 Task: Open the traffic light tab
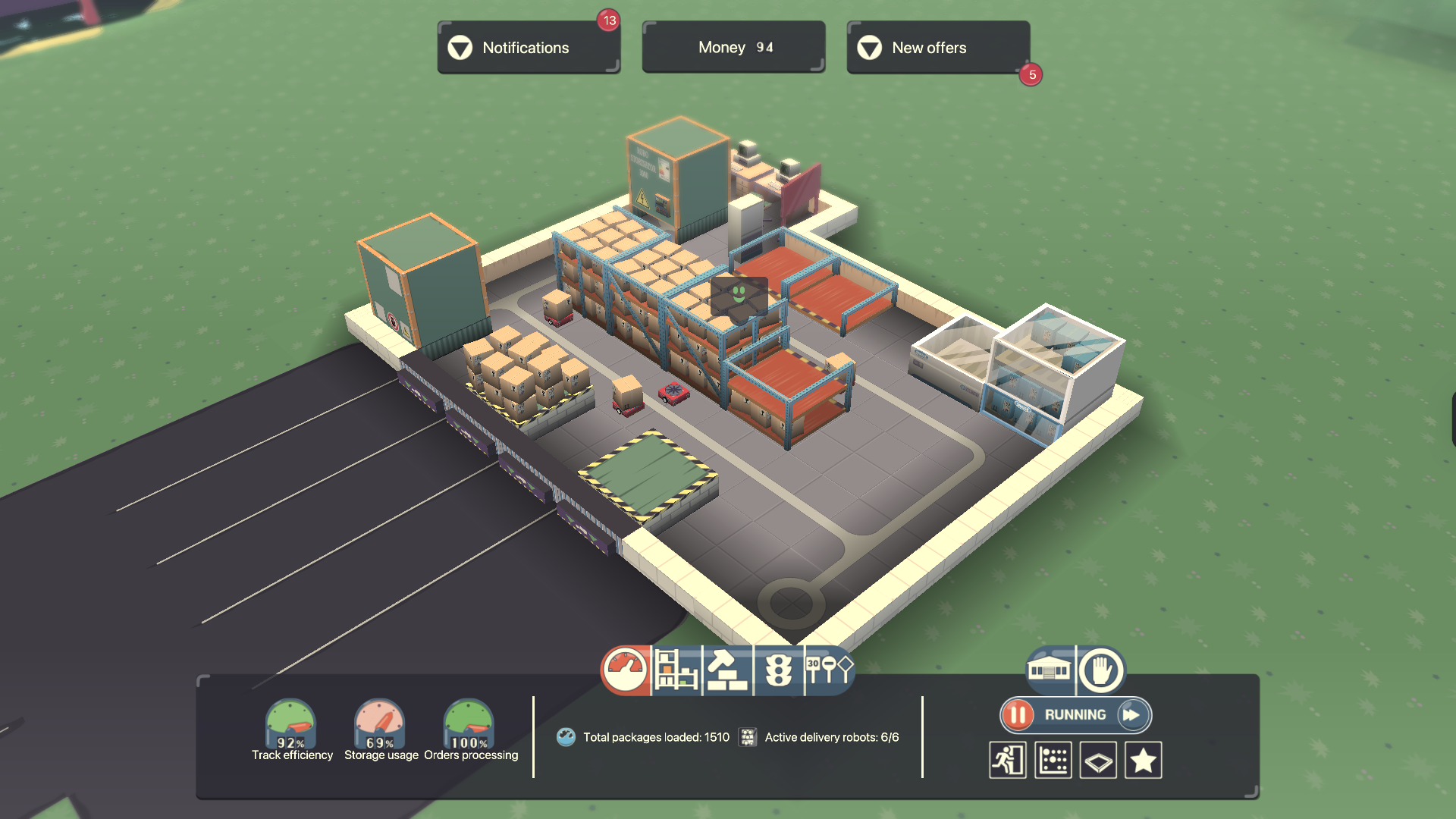coord(779,670)
